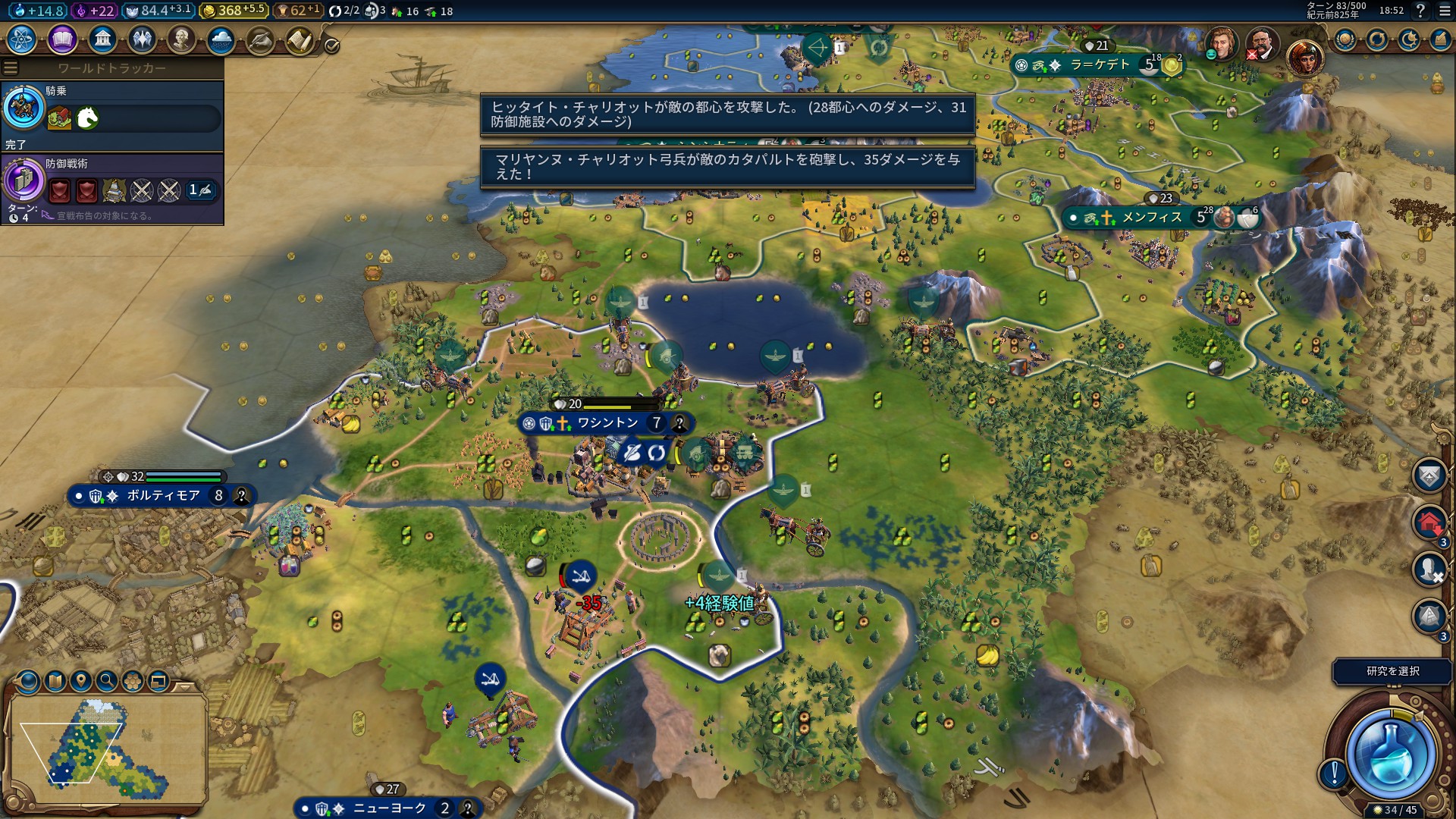The height and width of the screenshot is (819, 1456).
Task: Click the Teddy Roosevelt leader portrait
Action: click(x=1261, y=44)
